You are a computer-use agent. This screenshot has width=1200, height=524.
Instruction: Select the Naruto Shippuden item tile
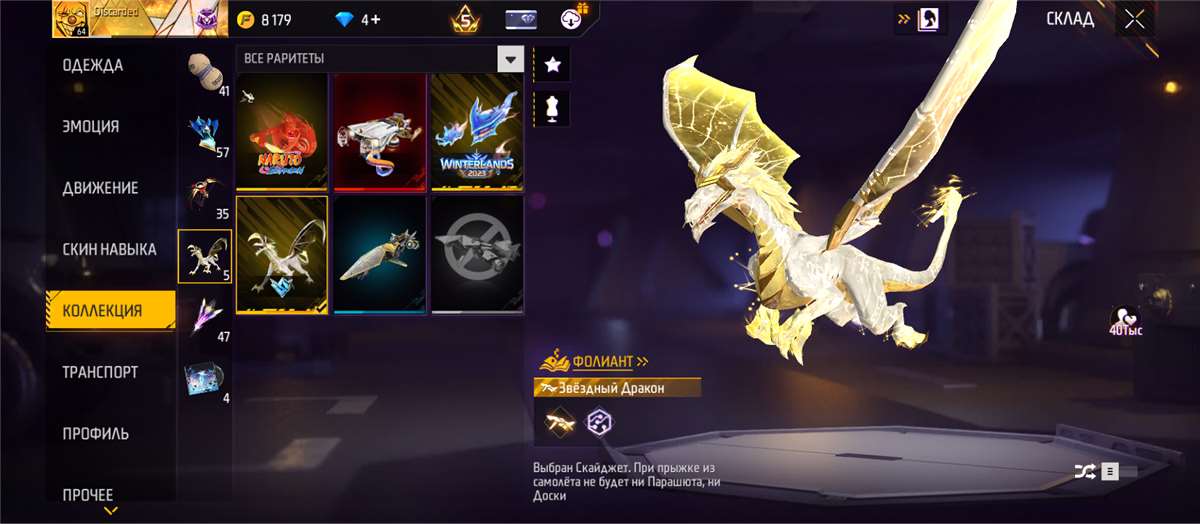point(282,131)
